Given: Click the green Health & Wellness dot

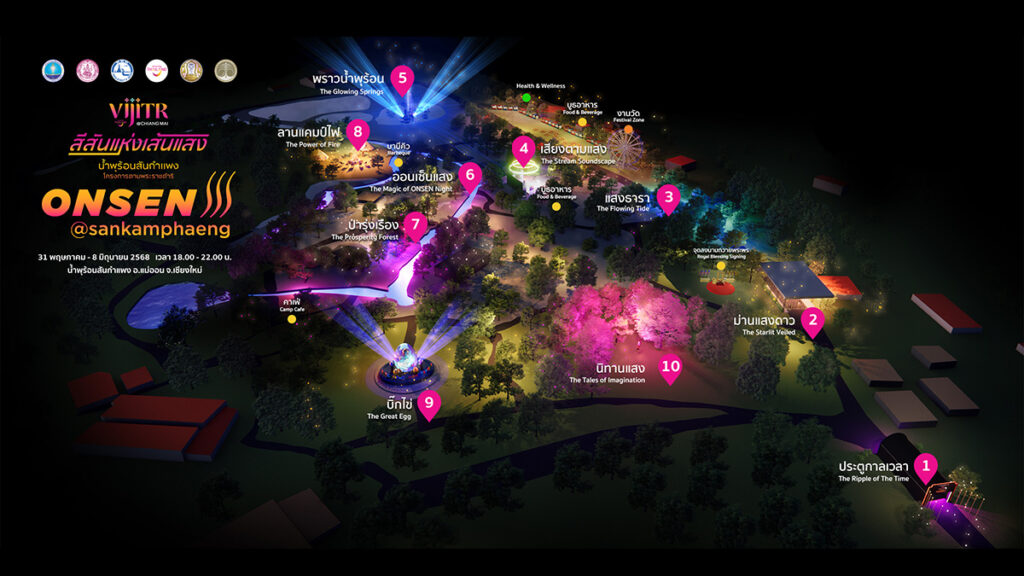Looking at the screenshot, I should (x=526, y=98).
